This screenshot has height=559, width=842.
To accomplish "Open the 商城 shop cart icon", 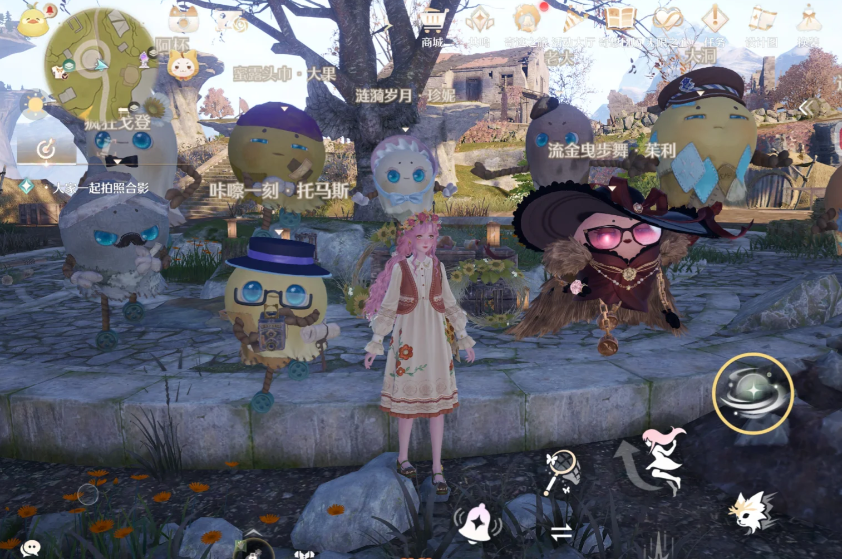I will click(432, 19).
